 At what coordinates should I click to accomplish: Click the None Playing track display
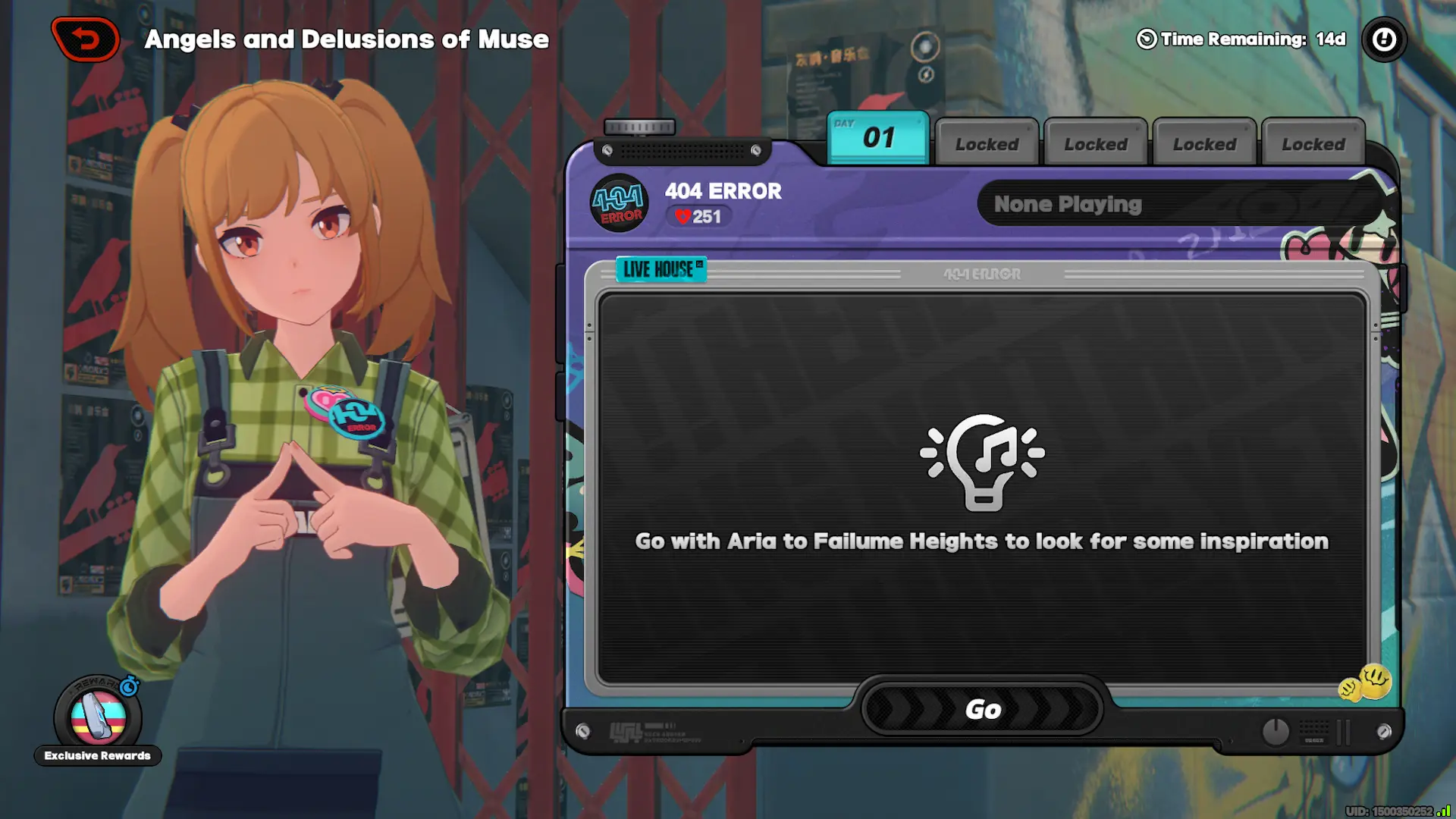[x=1178, y=203]
